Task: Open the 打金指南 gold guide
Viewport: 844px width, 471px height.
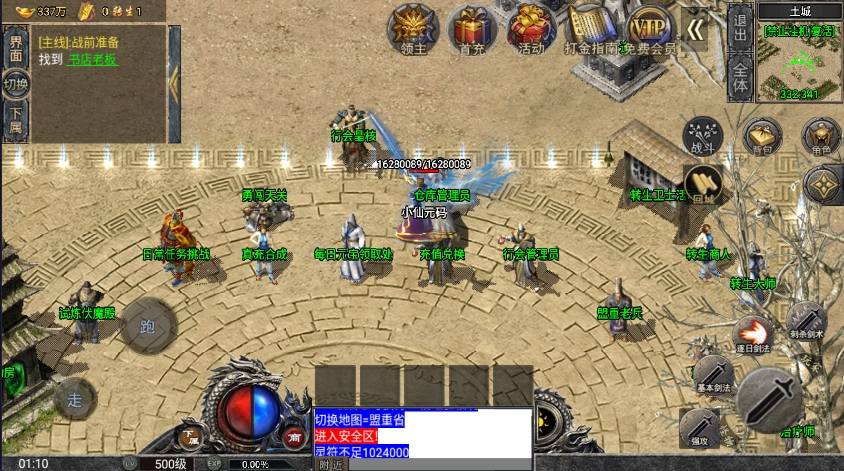Action: [x=591, y=27]
